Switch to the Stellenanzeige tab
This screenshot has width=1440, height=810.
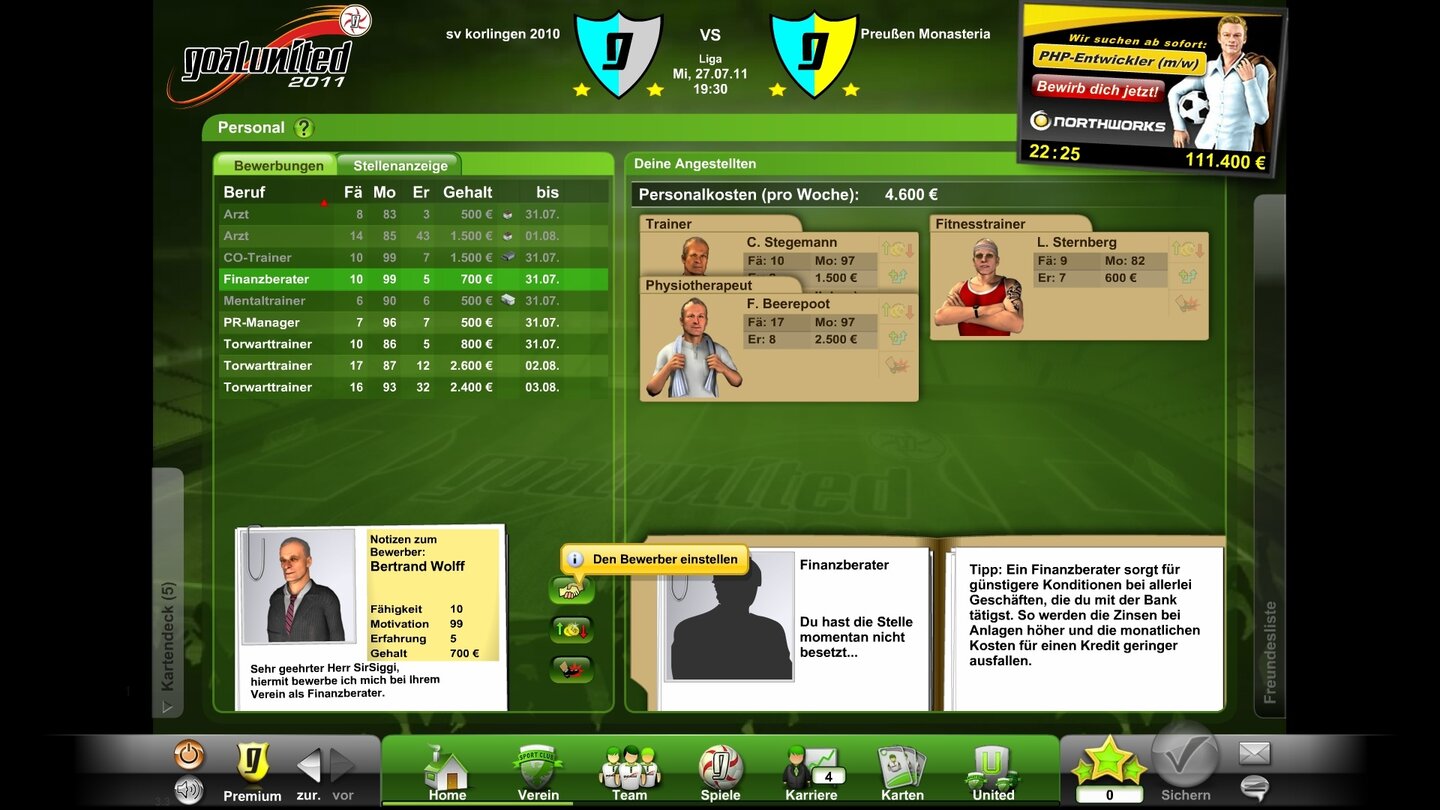397,164
